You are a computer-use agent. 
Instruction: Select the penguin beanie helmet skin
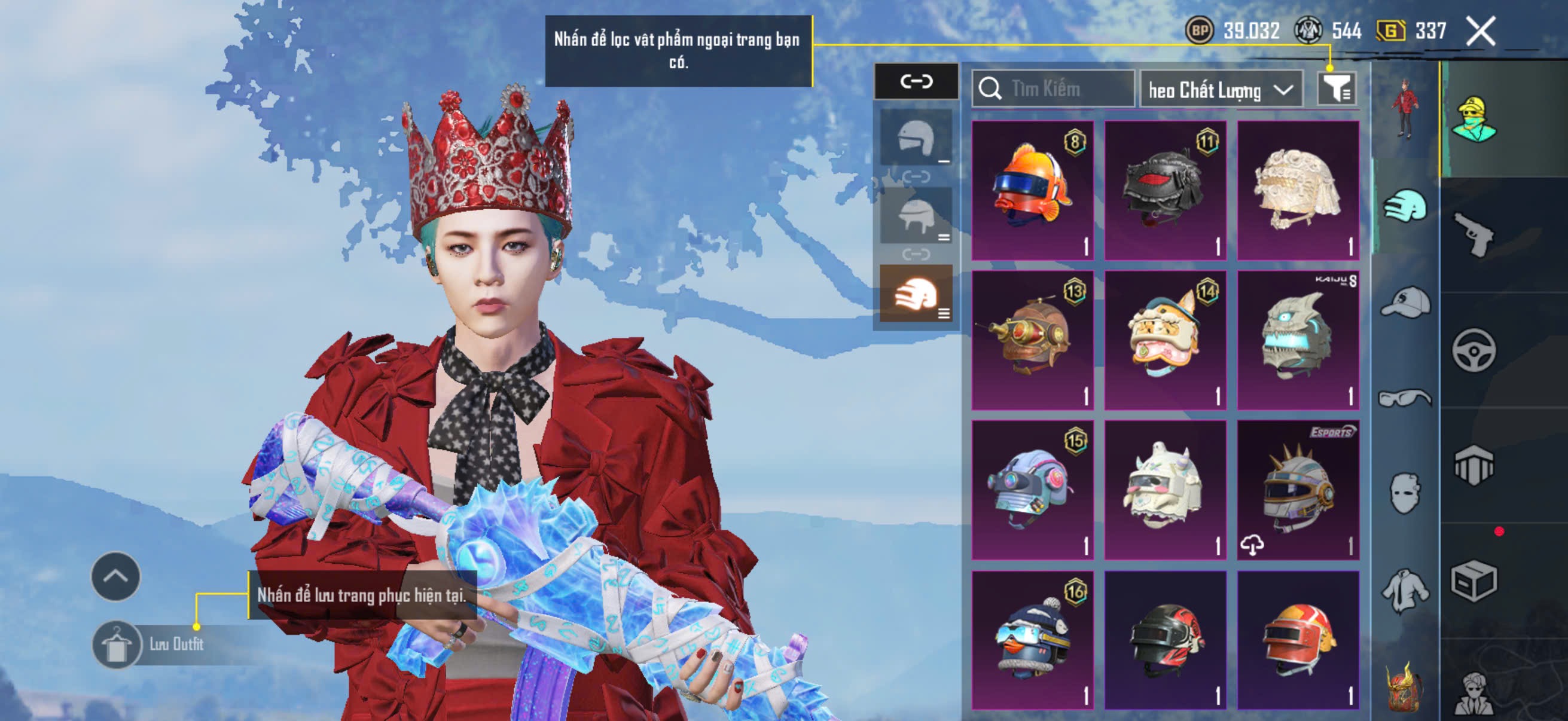1032,640
